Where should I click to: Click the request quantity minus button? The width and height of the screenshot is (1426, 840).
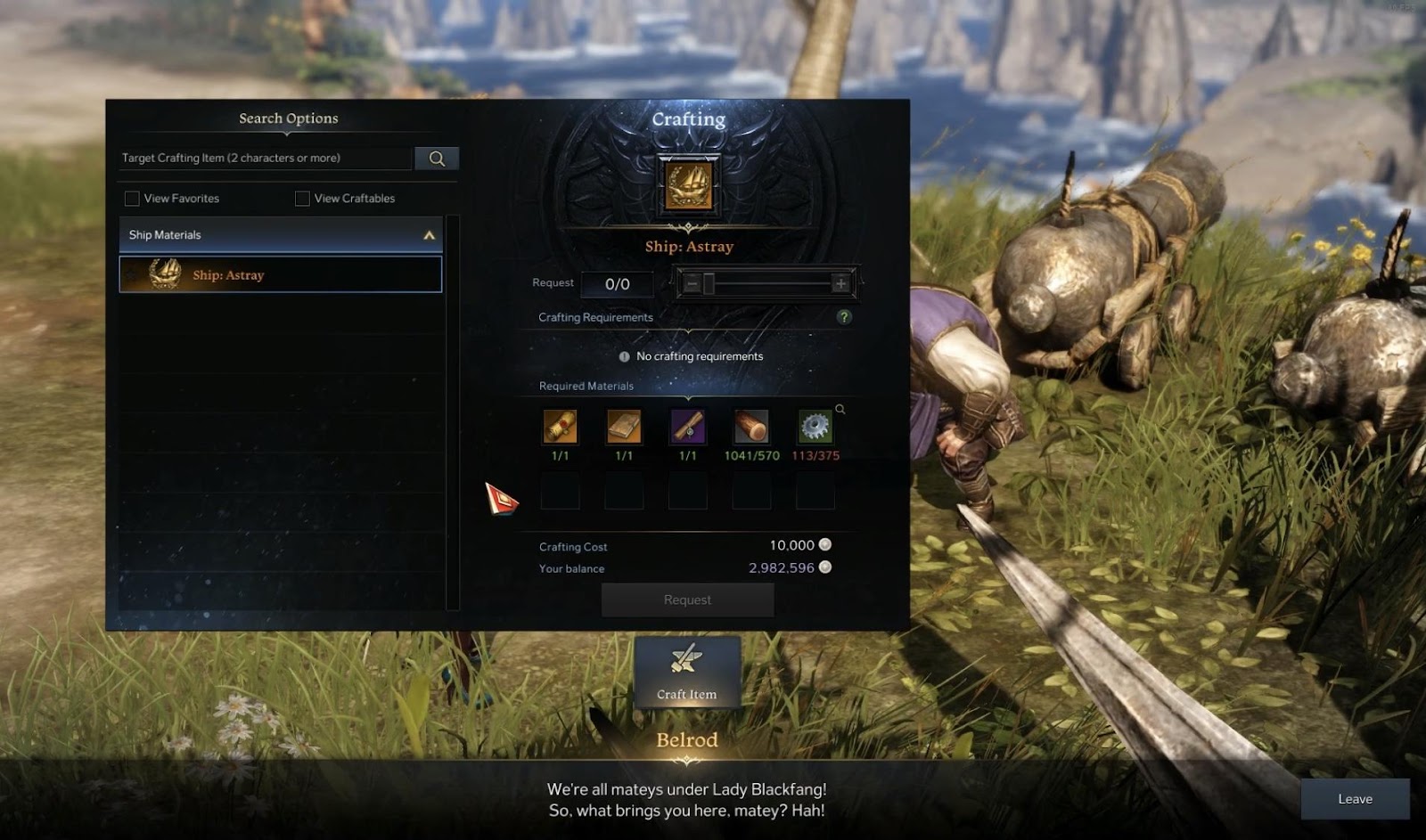click(x=692, y=284)
